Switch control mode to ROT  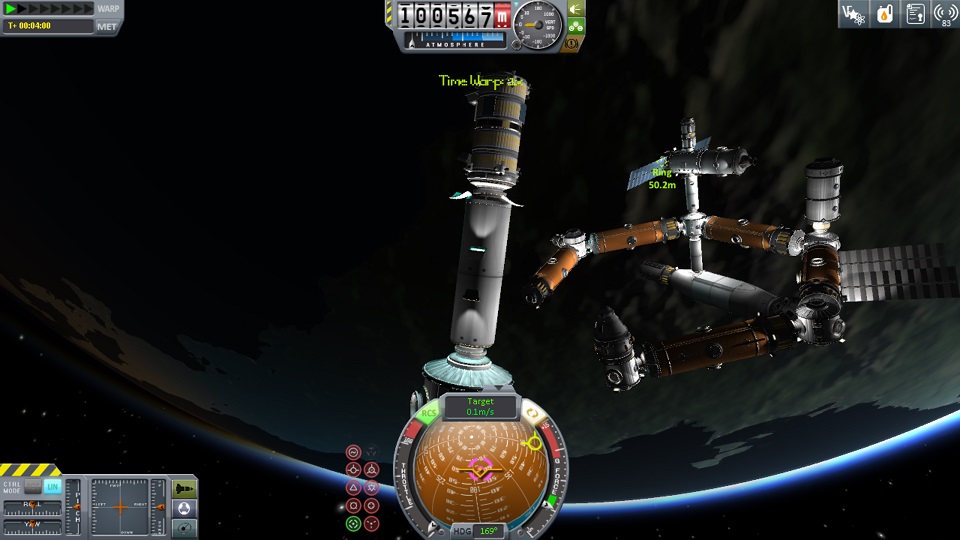click(x=32, y=485)
